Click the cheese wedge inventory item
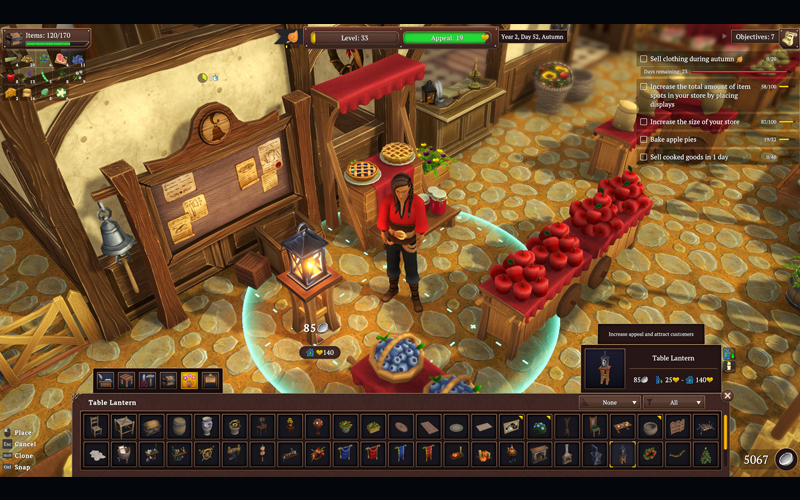Image resolution: width=800 pixels, height=500 pixels. click(11, 93)
